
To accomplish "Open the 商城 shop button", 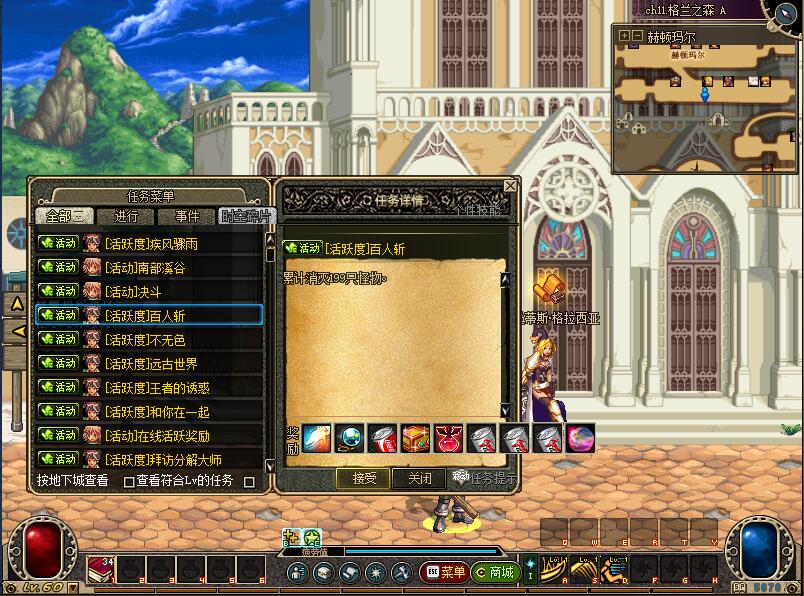I will pos(494,572).
